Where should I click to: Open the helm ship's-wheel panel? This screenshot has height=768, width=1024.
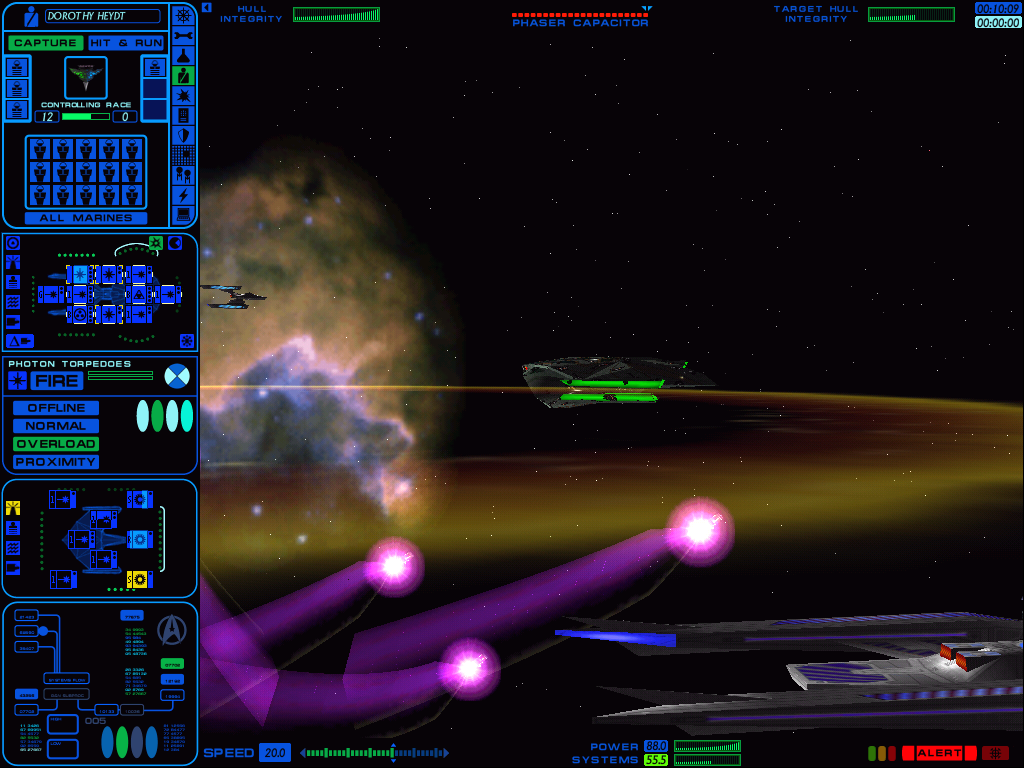[183, 15]
